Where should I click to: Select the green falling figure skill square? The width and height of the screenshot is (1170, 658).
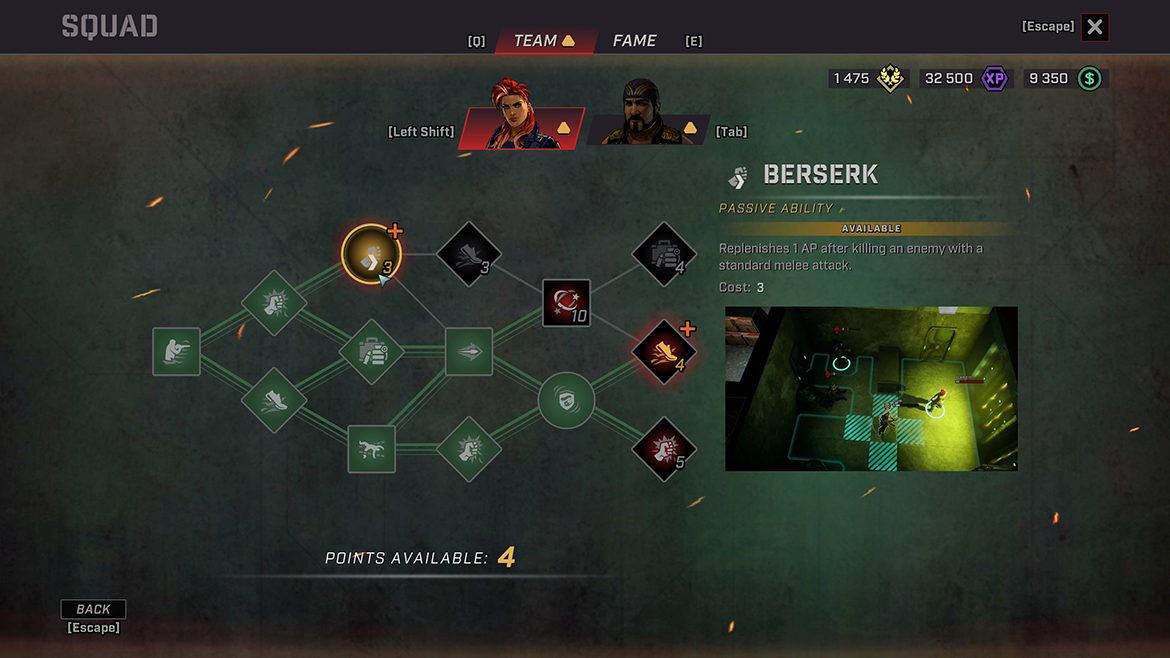coord(371,449)
